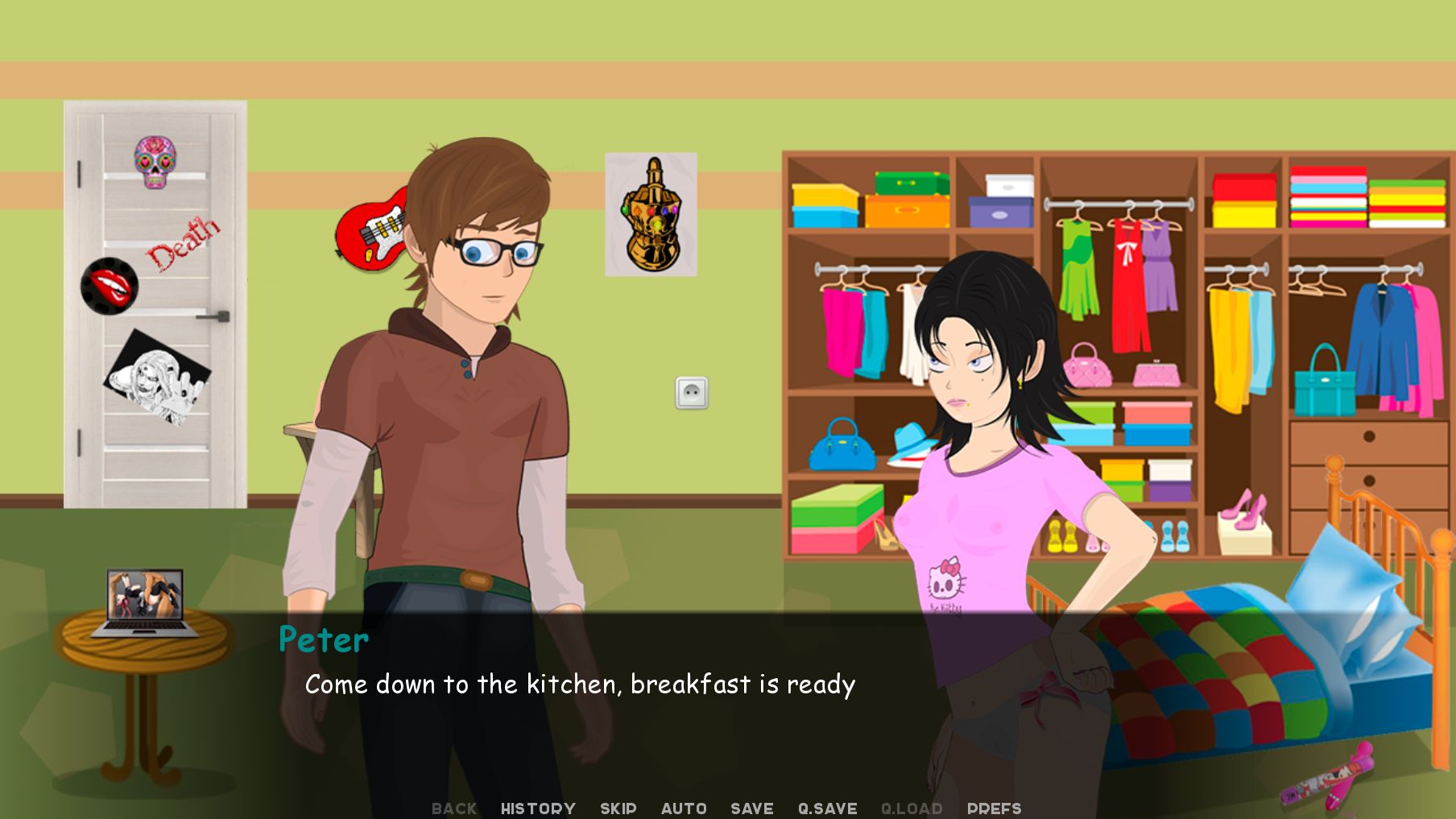
Task: Go back one line with Back
Action: (x=454, y=809)
